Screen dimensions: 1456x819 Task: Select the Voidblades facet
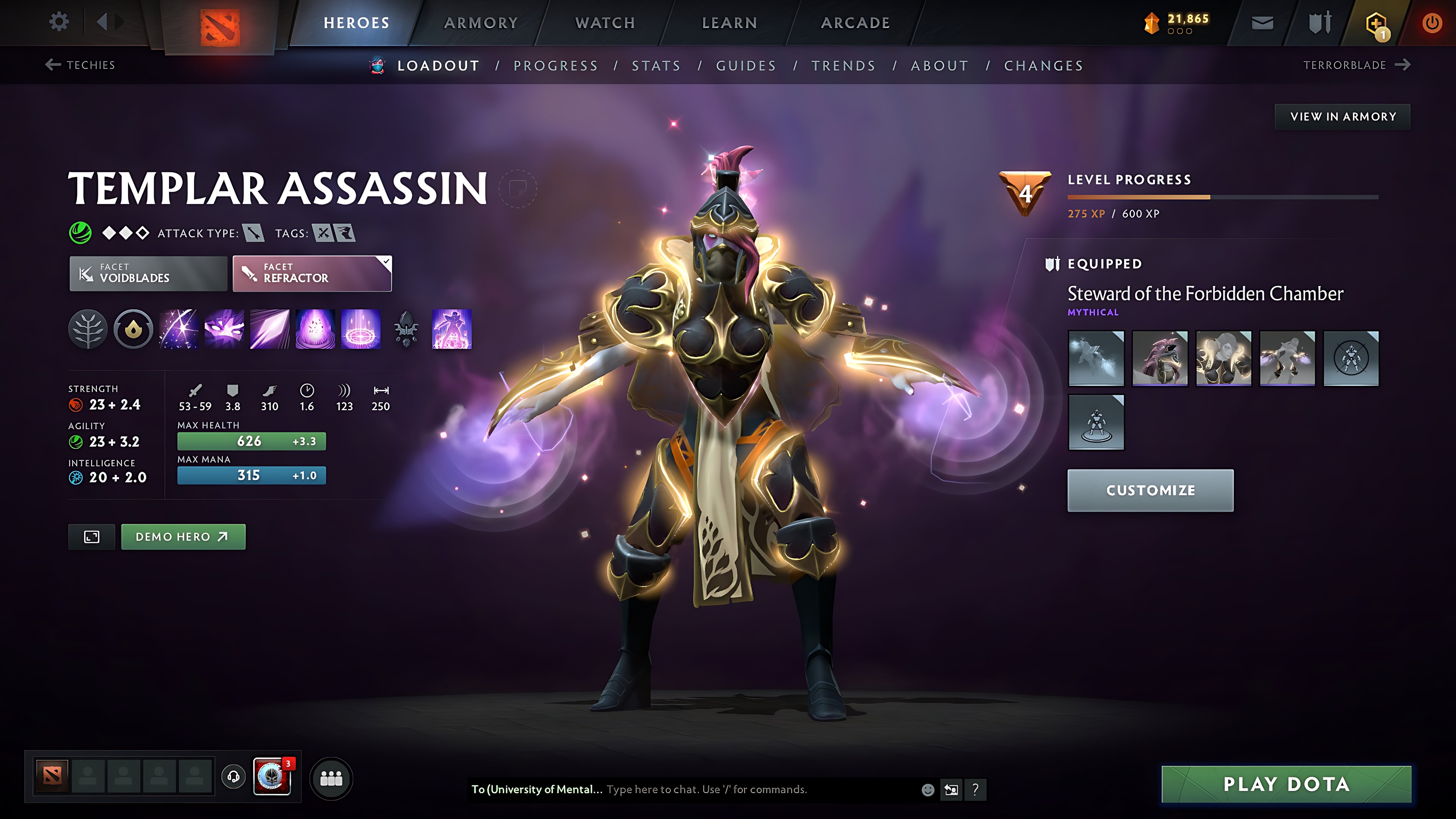(148, 274)
